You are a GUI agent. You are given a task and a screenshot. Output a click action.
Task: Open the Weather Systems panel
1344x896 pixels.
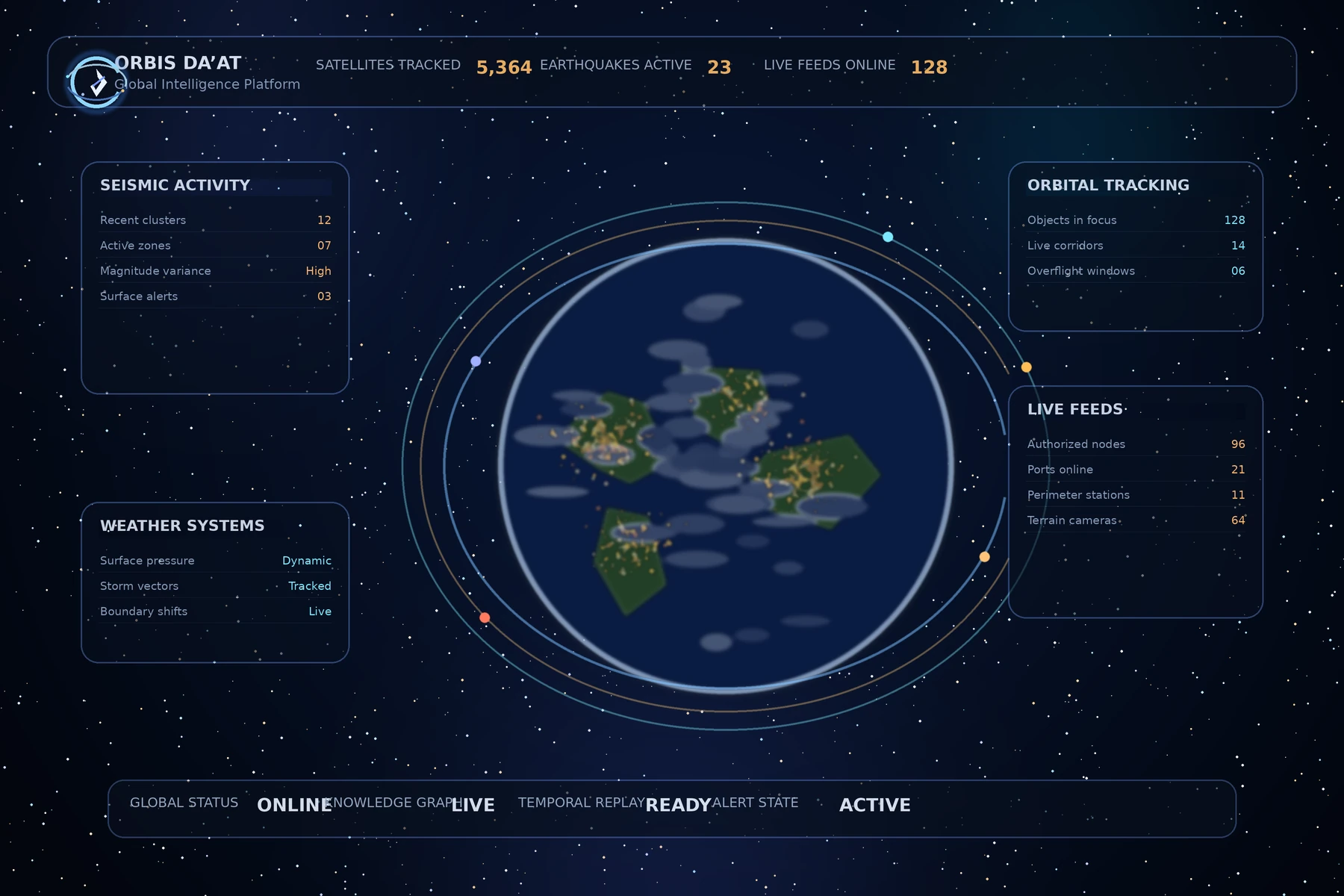tap(182, 526)
